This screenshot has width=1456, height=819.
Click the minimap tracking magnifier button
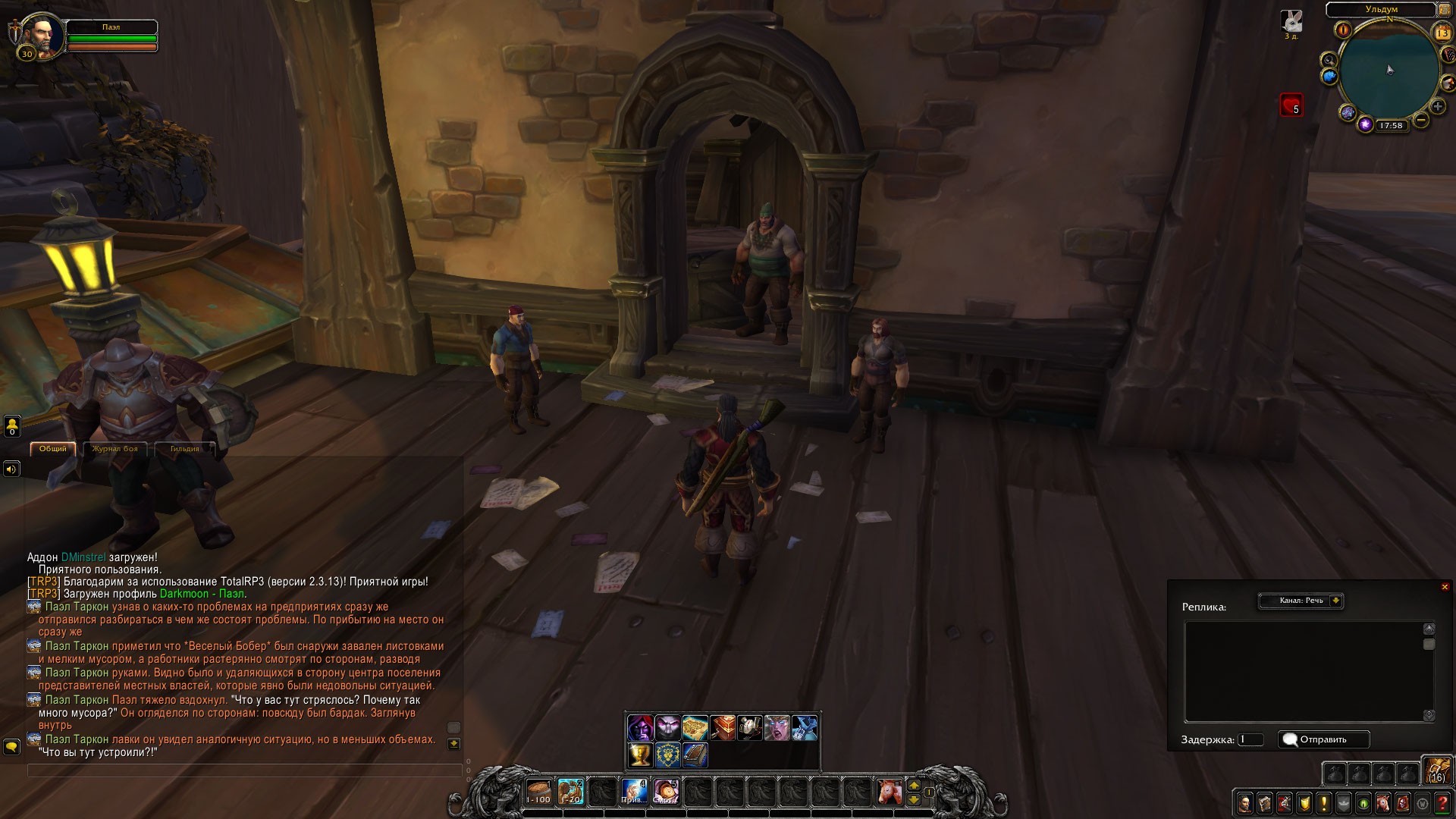pyautogui.click(x=1329, y=60)
